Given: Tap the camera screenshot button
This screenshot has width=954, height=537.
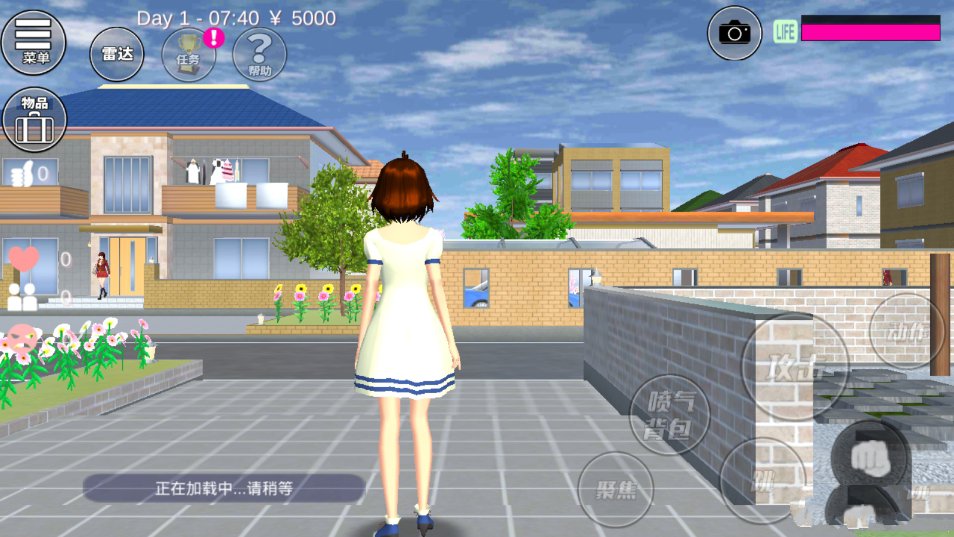Looking at the screenshot, I should coord(735,32).
